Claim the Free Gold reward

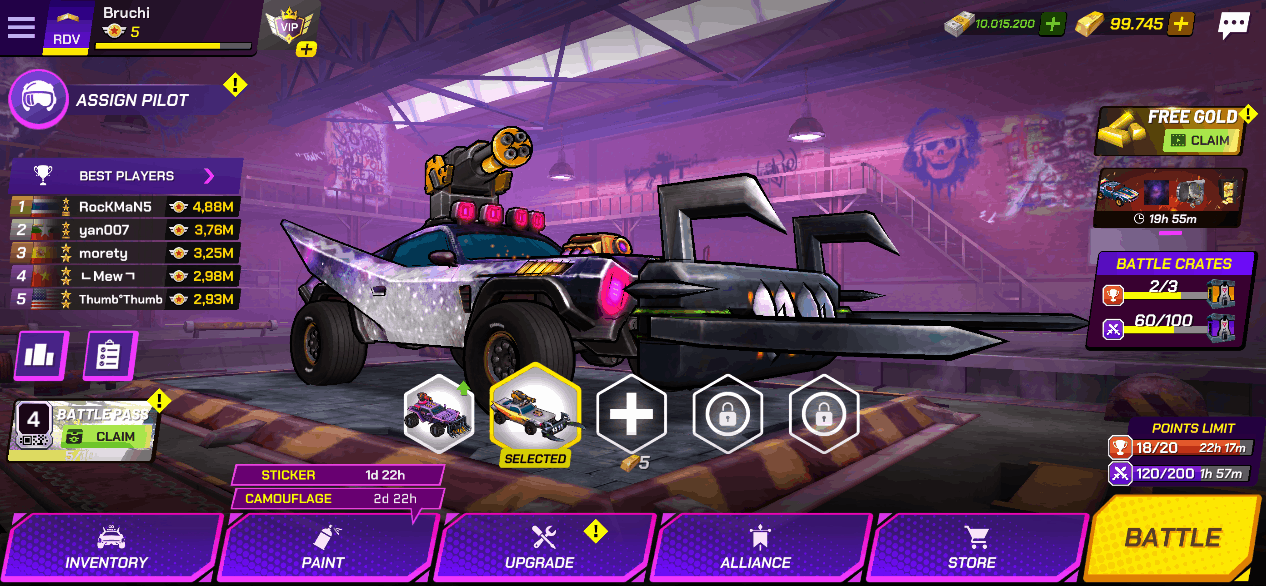pos(1201,141)
